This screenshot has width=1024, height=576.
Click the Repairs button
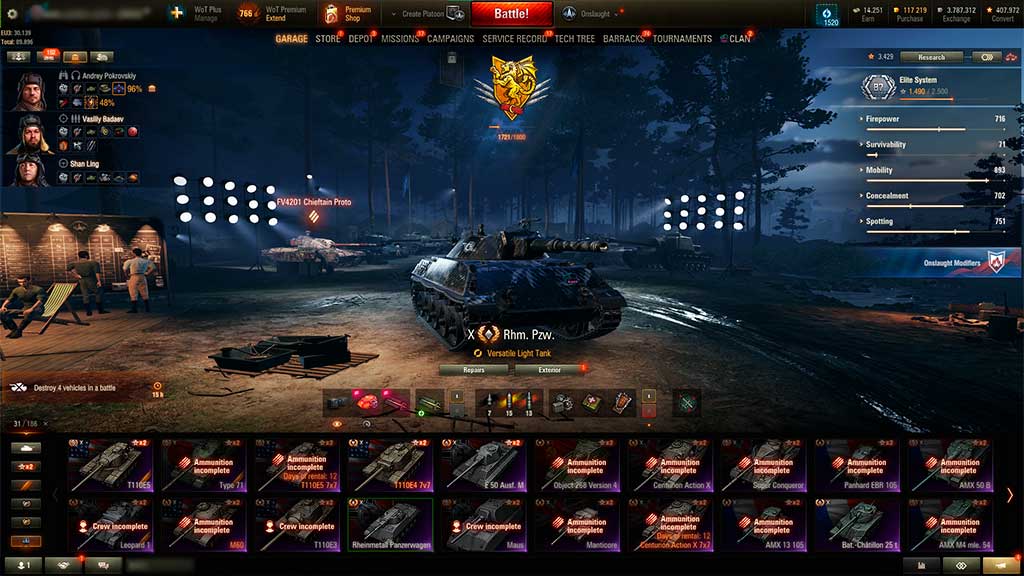tap(474, 370)
